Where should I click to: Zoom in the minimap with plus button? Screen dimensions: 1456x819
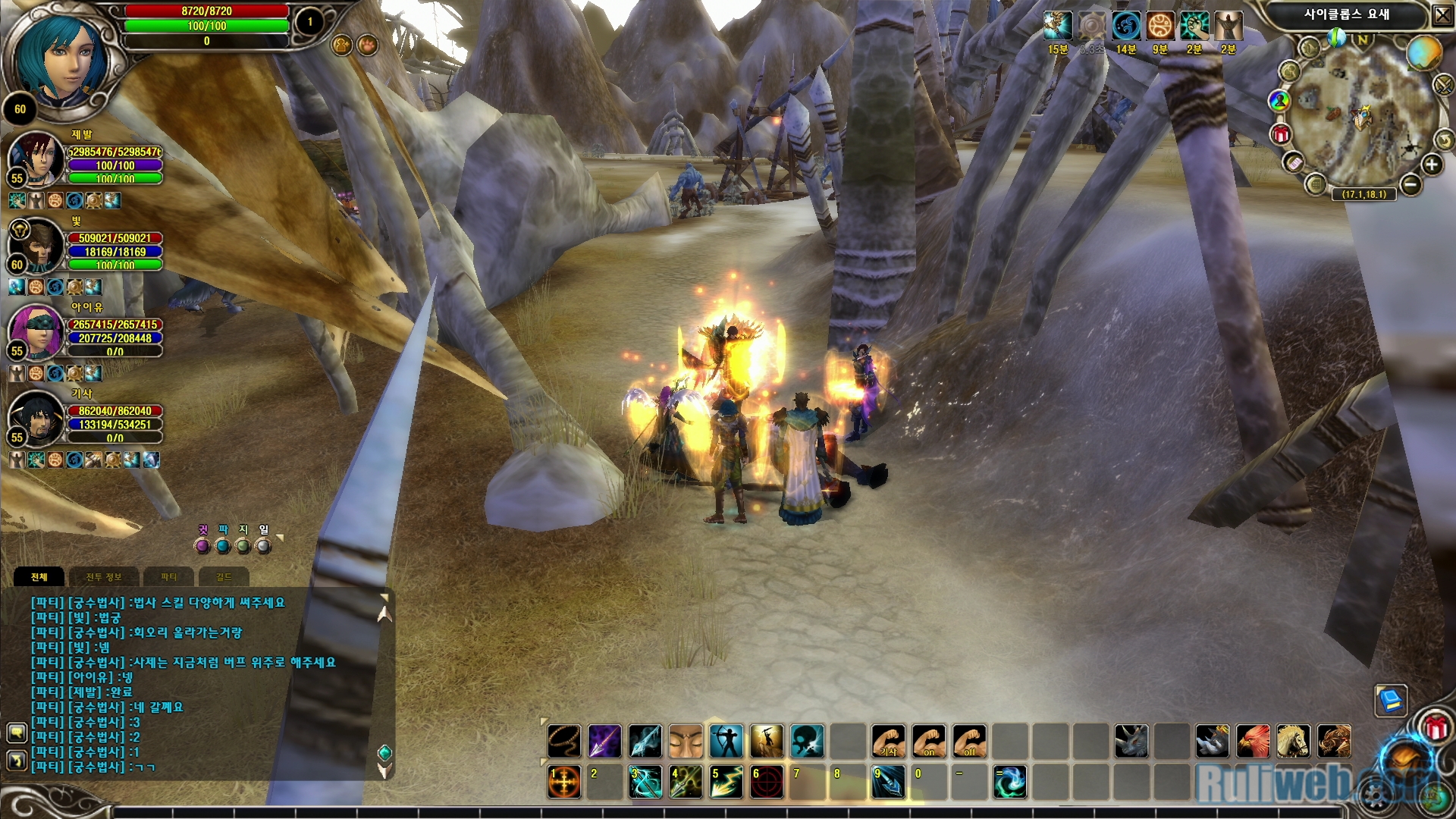point(1431,165)
